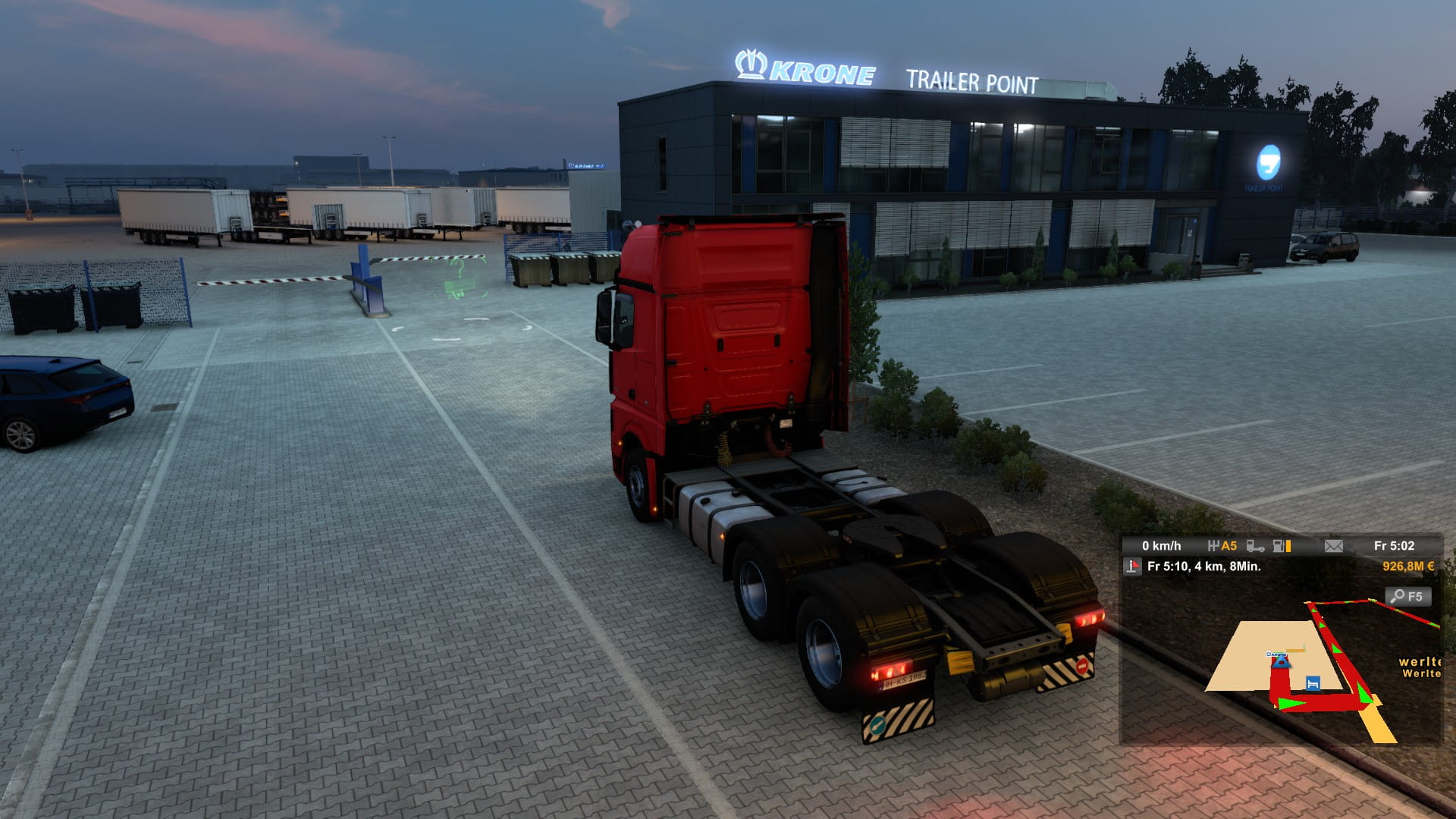The height and width of the screenshot is (819, 1456).
Task: Click the destination flag navigation icon
Action: [x=1132, y=566]
